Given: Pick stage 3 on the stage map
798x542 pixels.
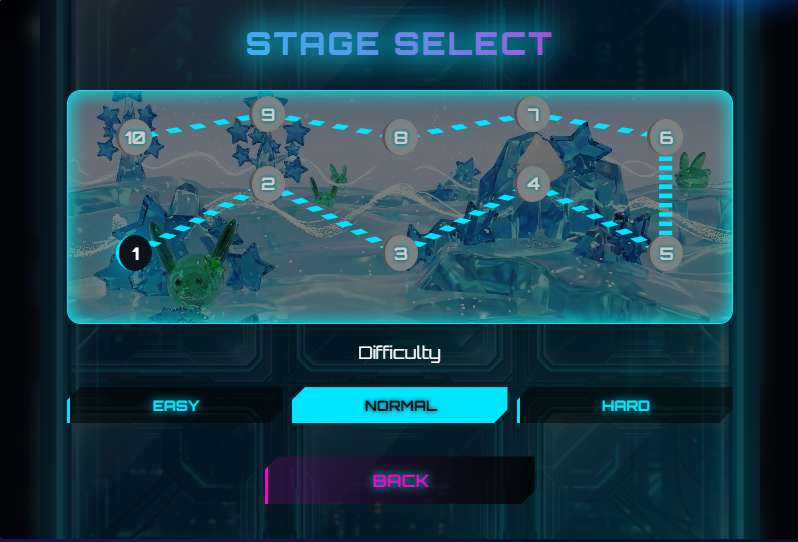Looking at the screenshot, I should [x=400, y=254].
